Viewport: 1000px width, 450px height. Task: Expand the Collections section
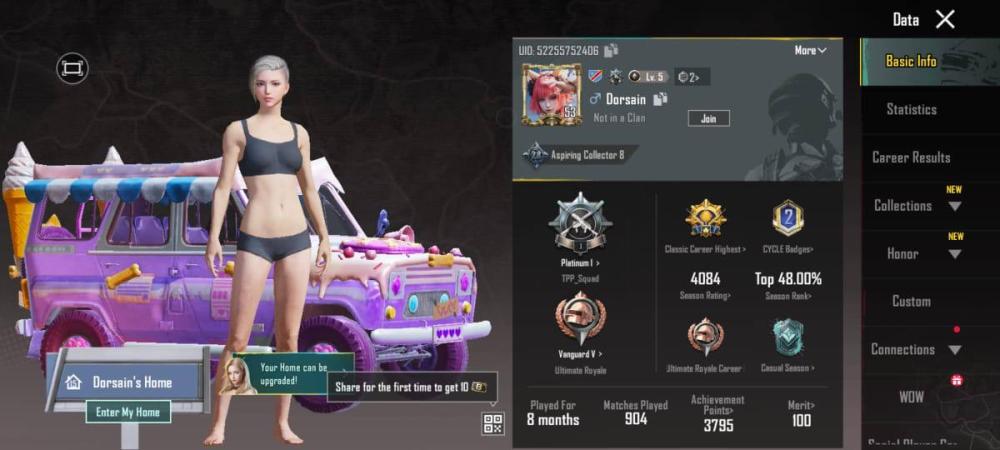916,206
